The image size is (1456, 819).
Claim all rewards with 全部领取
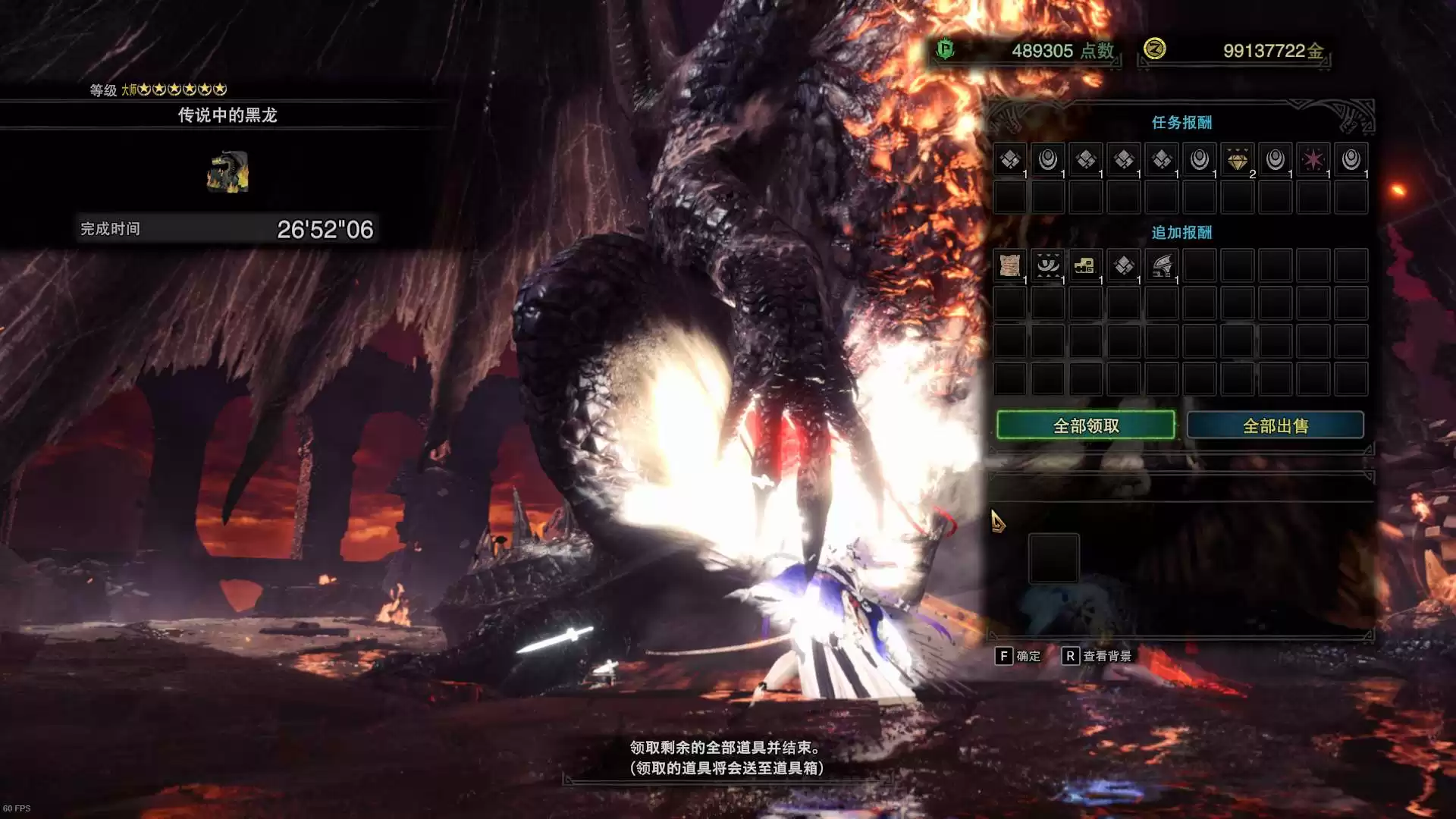click(1085, 425)
